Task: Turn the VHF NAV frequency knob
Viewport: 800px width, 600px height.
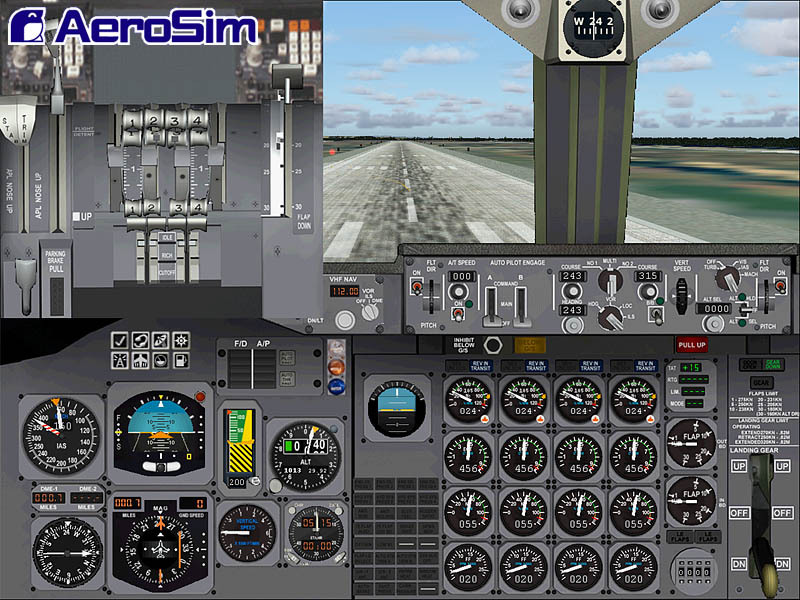Action: (346, 320)
